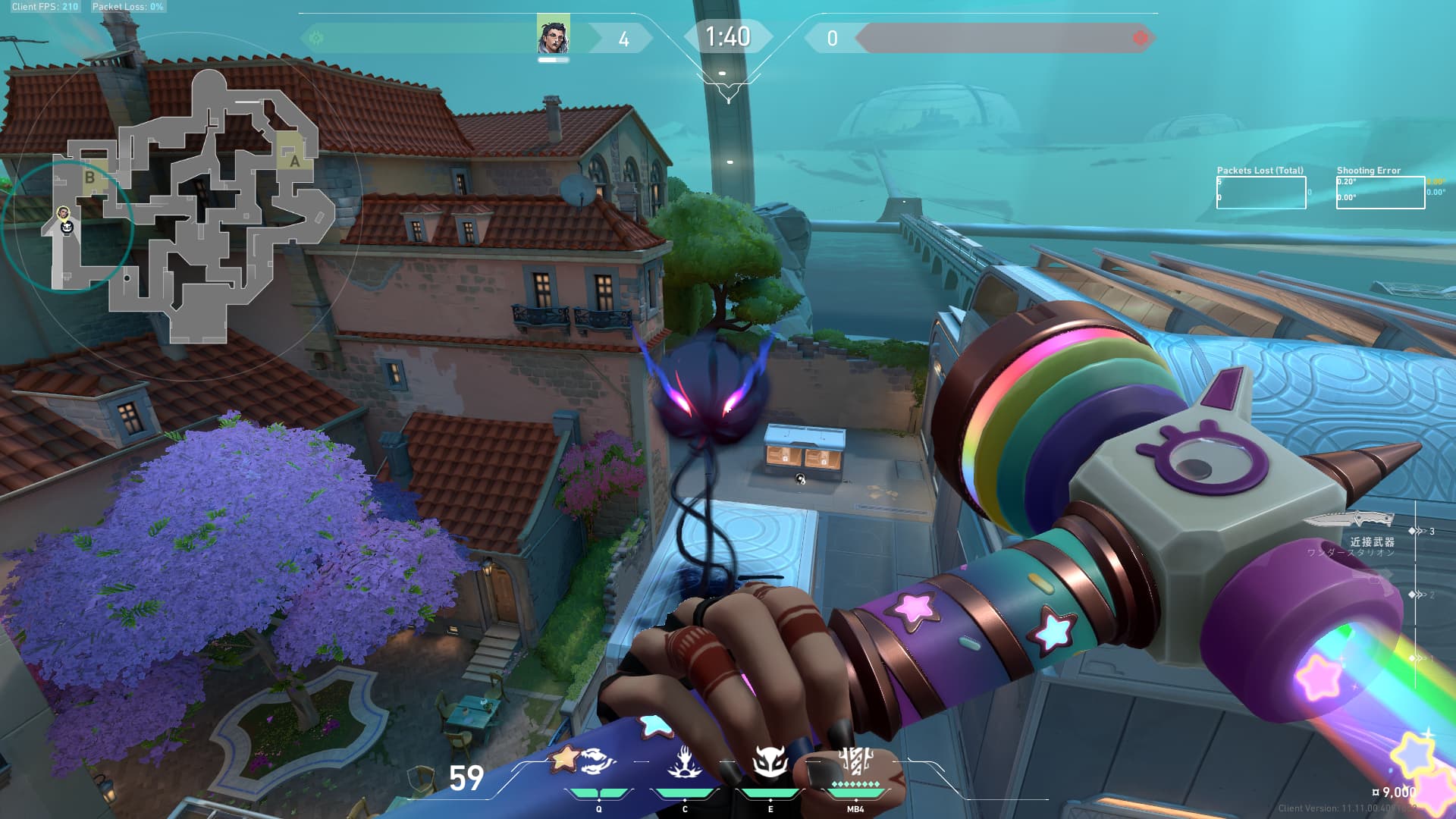This screenshot has width=1456, height=819.
Task: Select the Prowler ability icon on C
Action: [x=685, y=763]
